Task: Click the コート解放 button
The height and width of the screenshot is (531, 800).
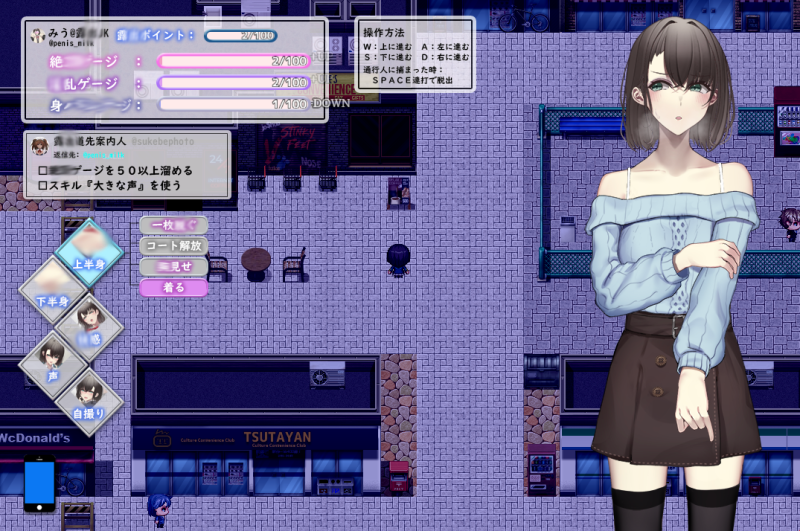Action: point(174,246)
